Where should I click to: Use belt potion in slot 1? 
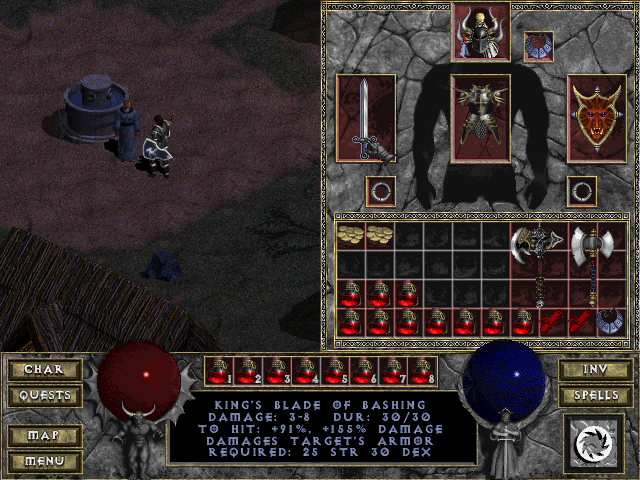(219, 371)
